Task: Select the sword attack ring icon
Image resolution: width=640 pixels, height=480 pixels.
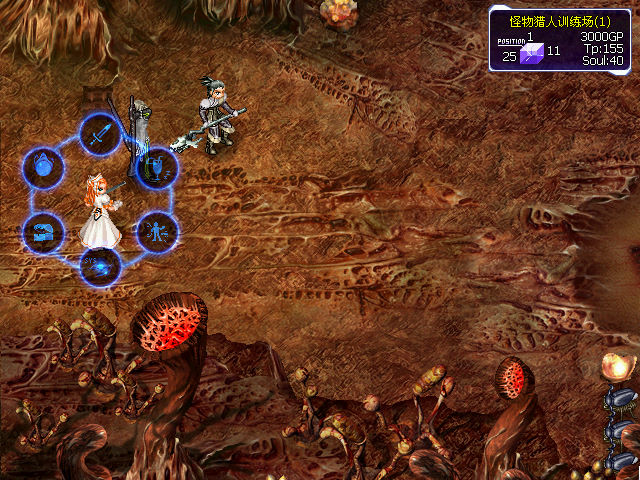Action: tap(100, 131)
